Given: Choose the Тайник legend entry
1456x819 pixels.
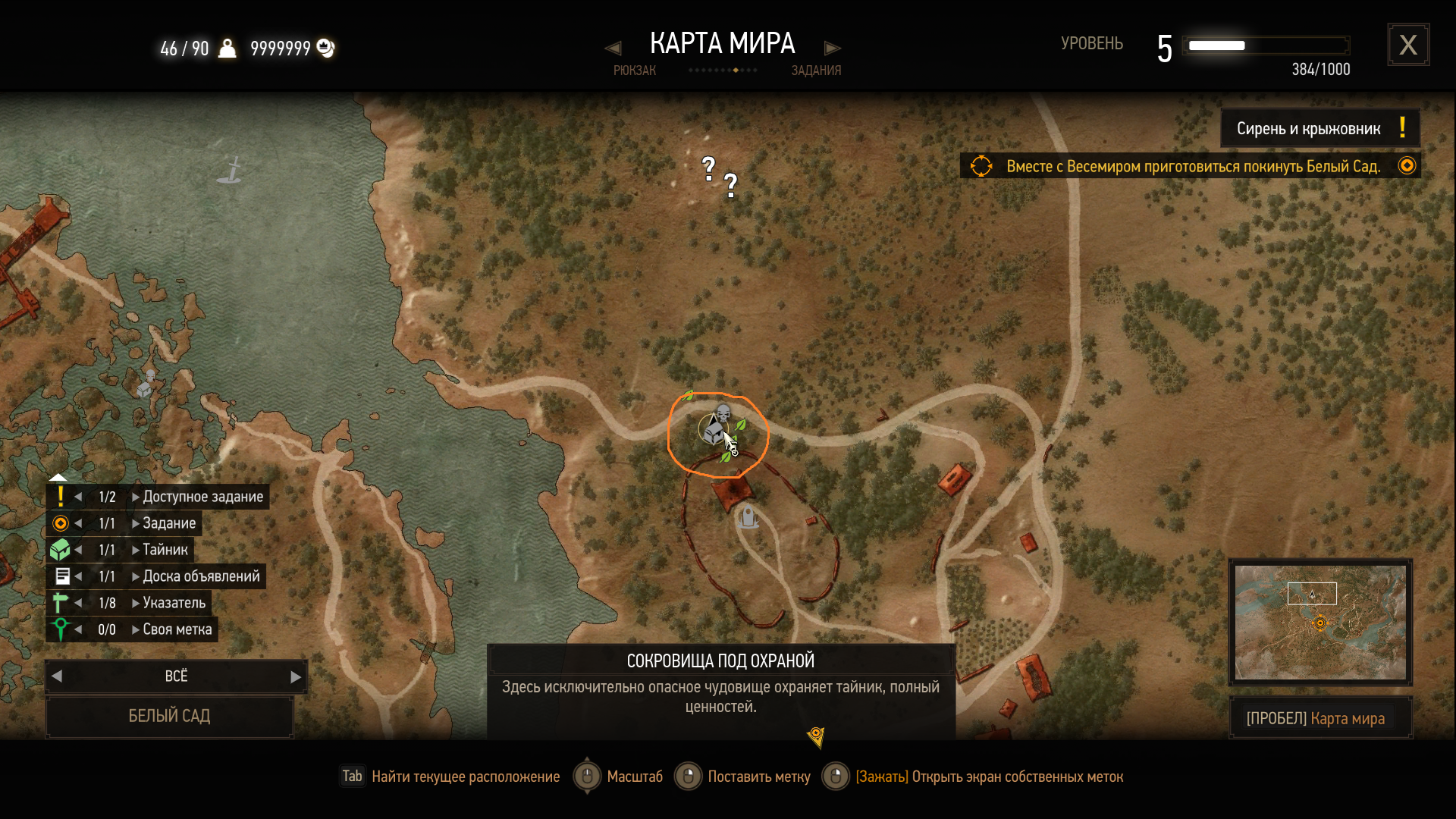Looking at the screenshot, I should pyautogui.click(x=165, y=550).
